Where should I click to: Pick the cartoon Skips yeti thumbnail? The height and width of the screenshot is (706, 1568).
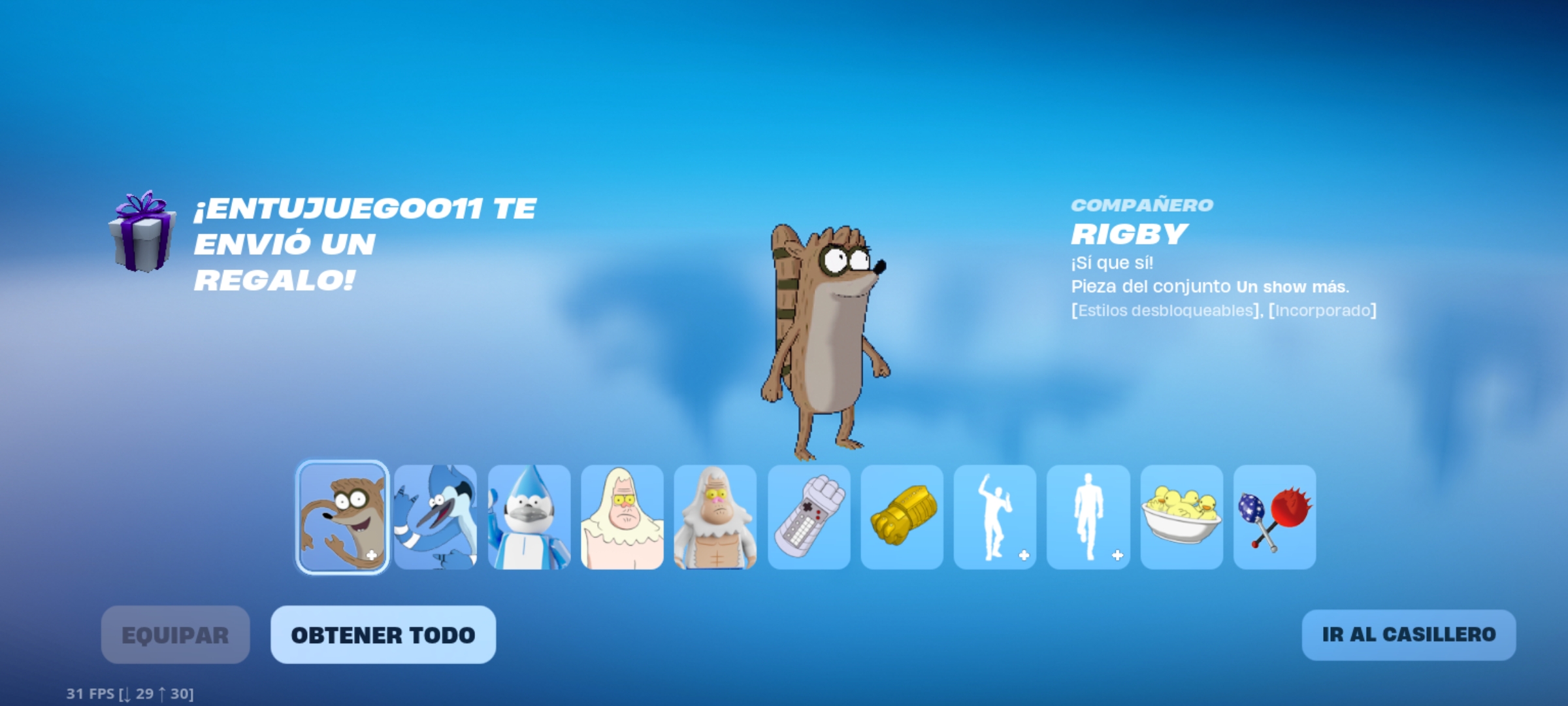pyautogui.click(x=622, y=517)
